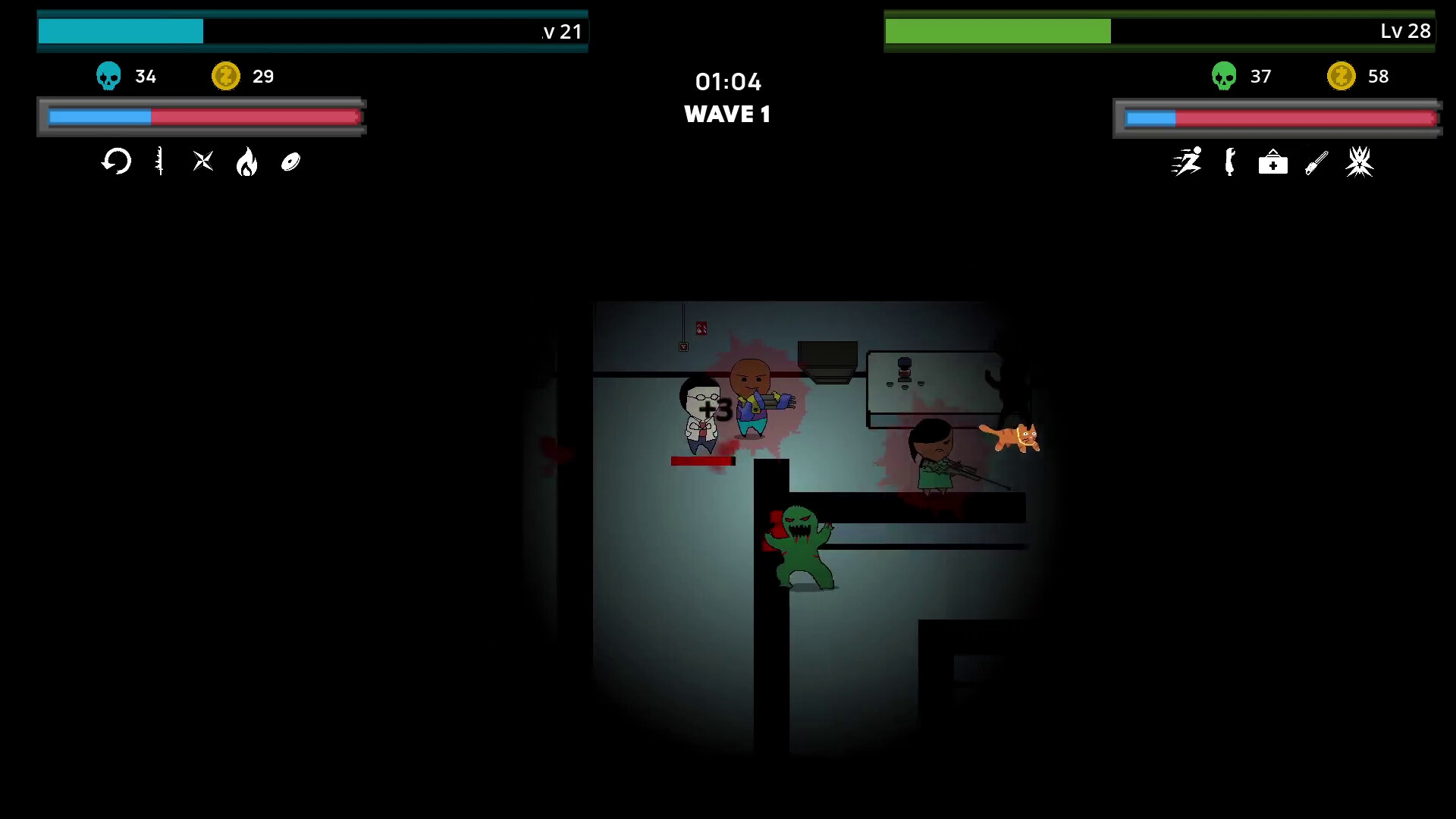Activate the reload skill icon
1456x819 pixels.
(x=116, y=162)
